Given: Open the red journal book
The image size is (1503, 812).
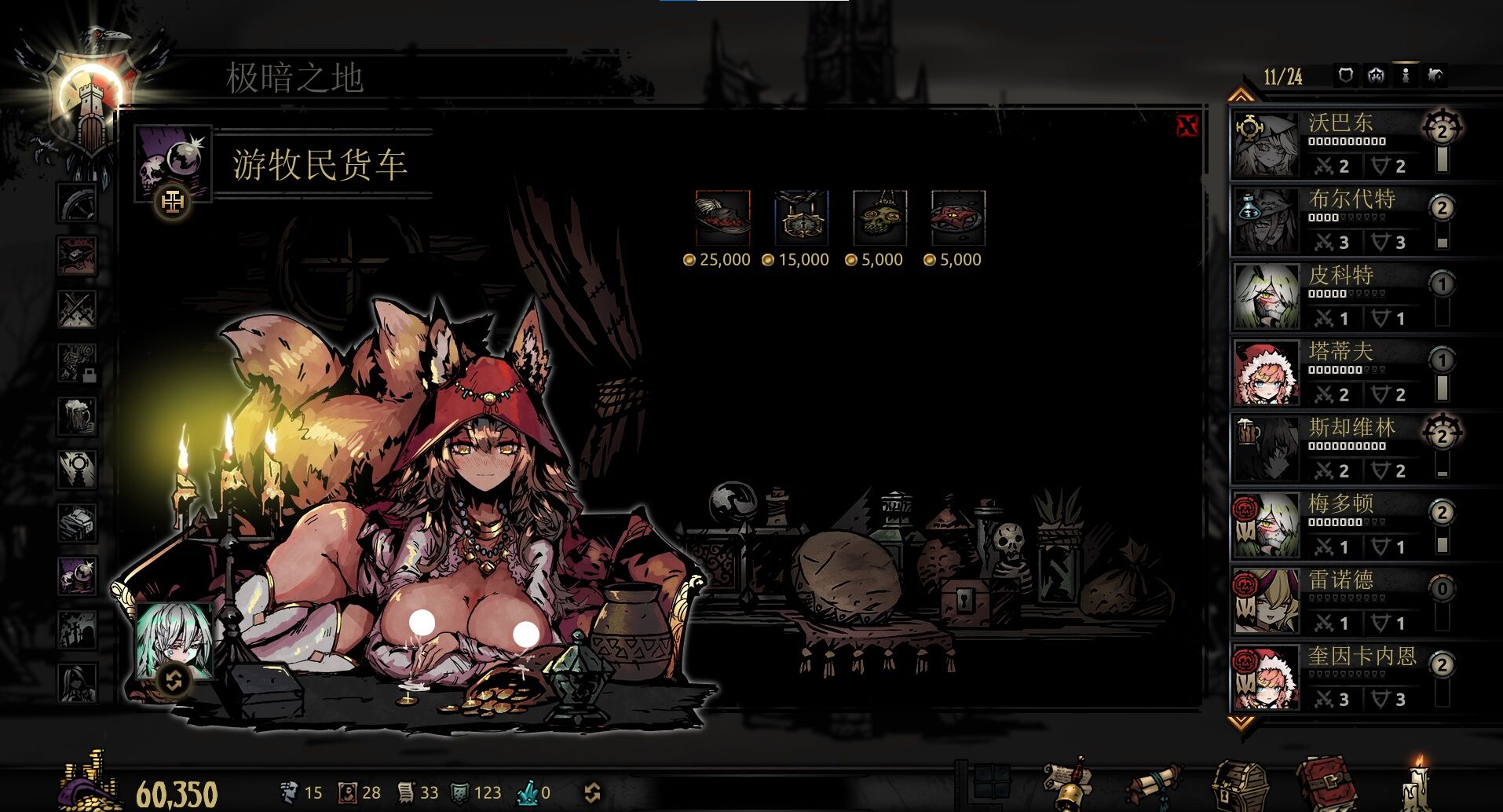Looking at the screenshot, I should pos(1326,784).
